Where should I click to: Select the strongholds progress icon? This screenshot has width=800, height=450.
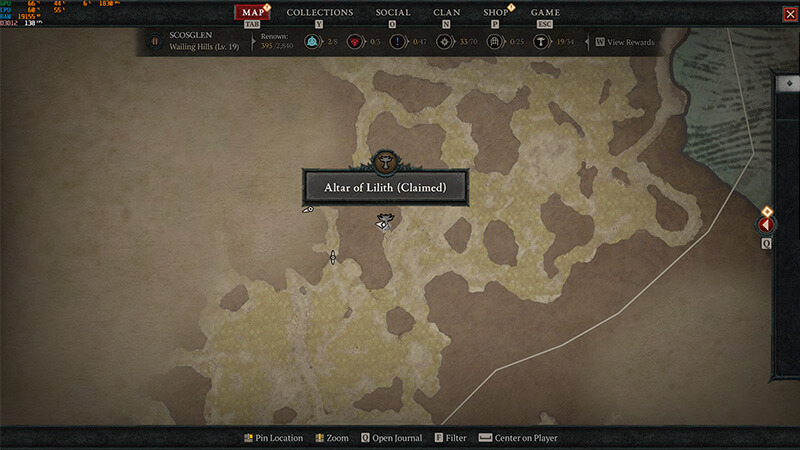[355, 43]
